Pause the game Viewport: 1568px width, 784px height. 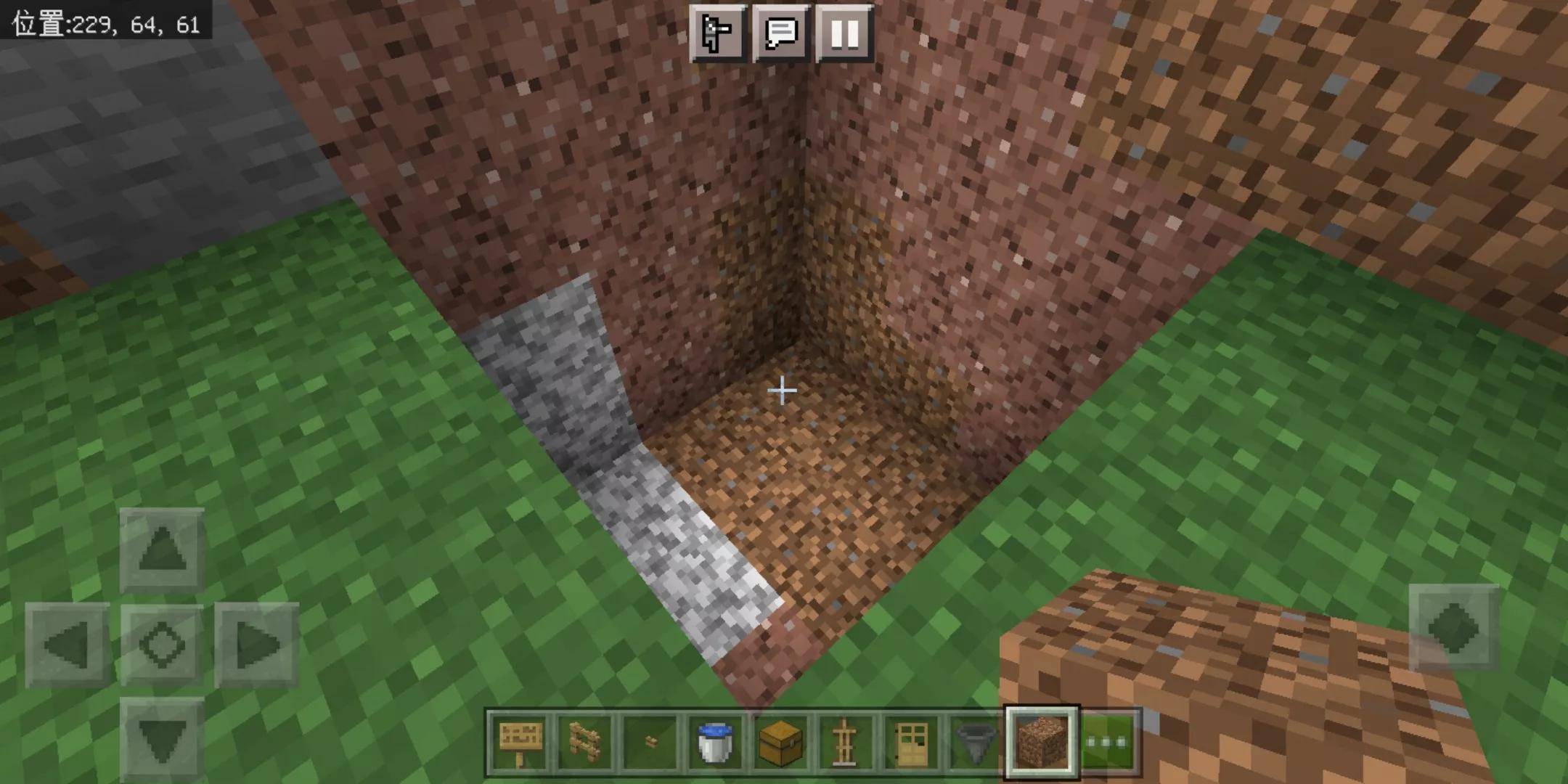point(844,33)
